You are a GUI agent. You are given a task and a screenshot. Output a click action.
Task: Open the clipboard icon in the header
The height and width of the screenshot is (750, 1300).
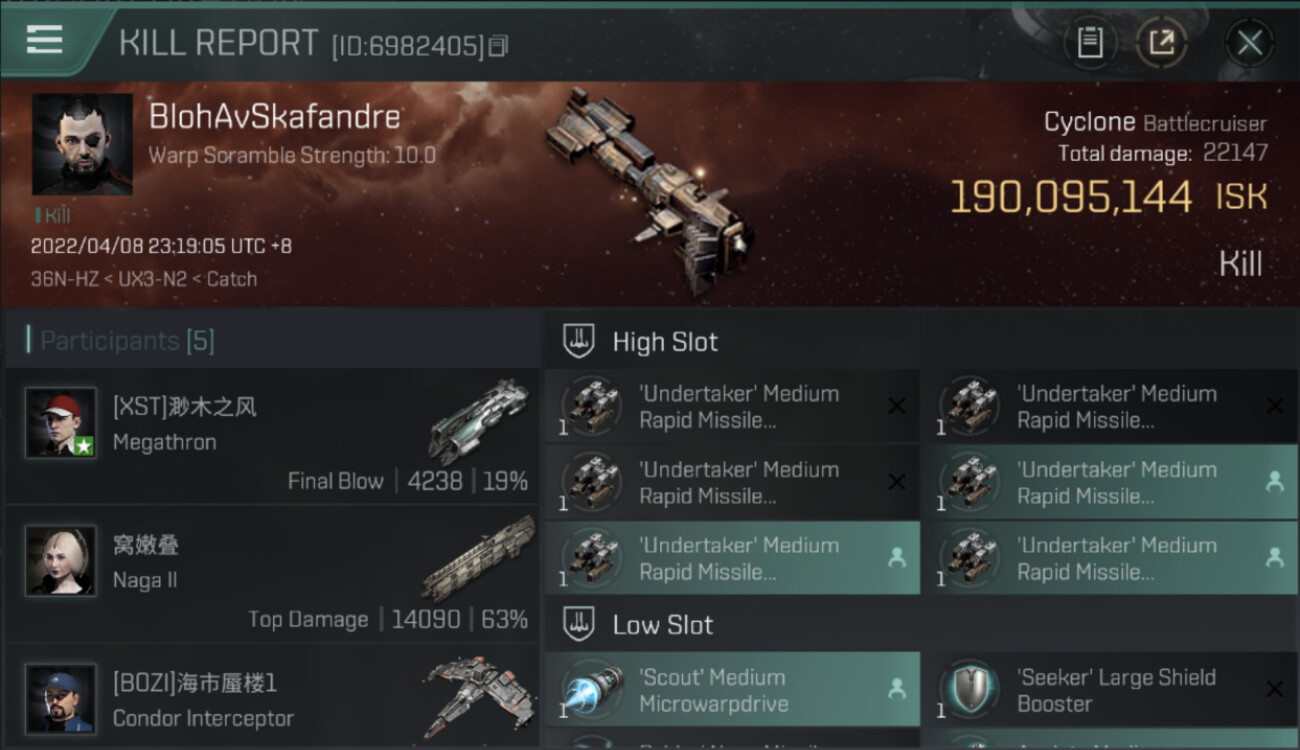click(1089, 42)
